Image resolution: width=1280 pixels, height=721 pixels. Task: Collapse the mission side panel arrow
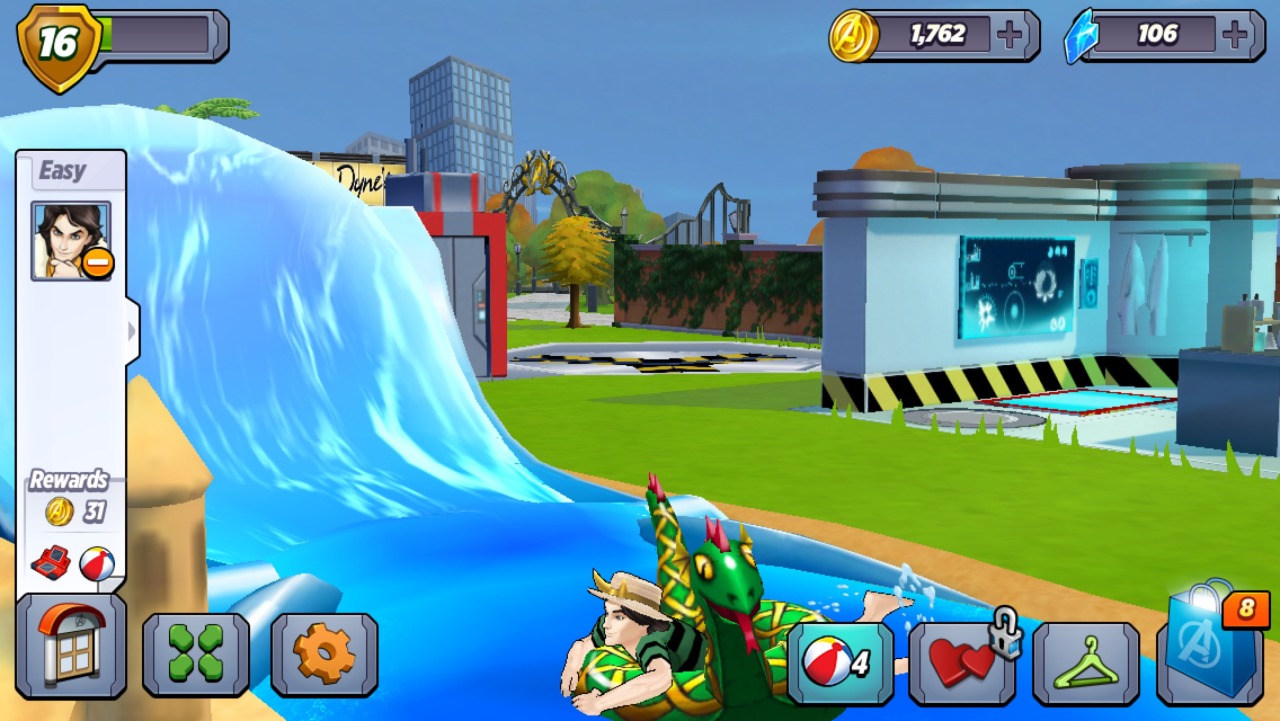(132, 330)
